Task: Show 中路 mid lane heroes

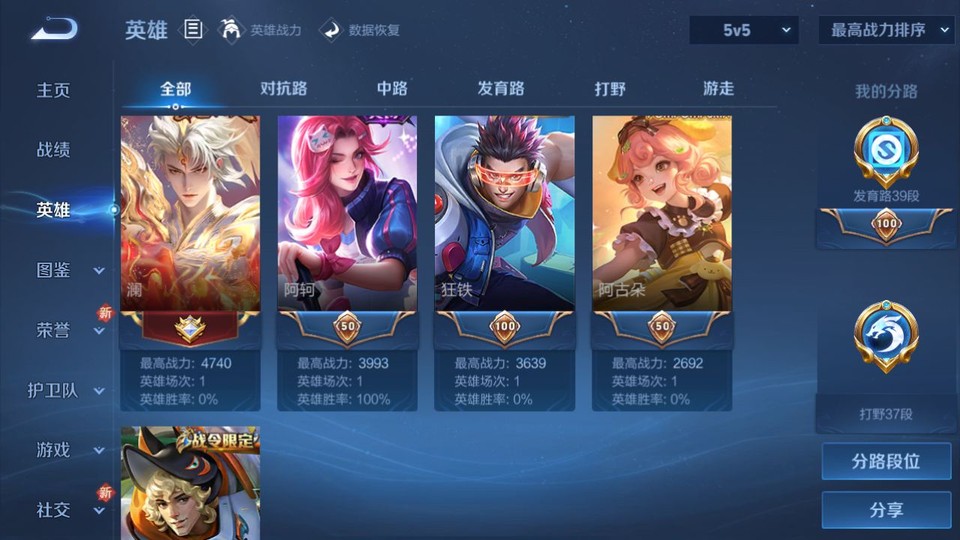Action: [392, 88]
